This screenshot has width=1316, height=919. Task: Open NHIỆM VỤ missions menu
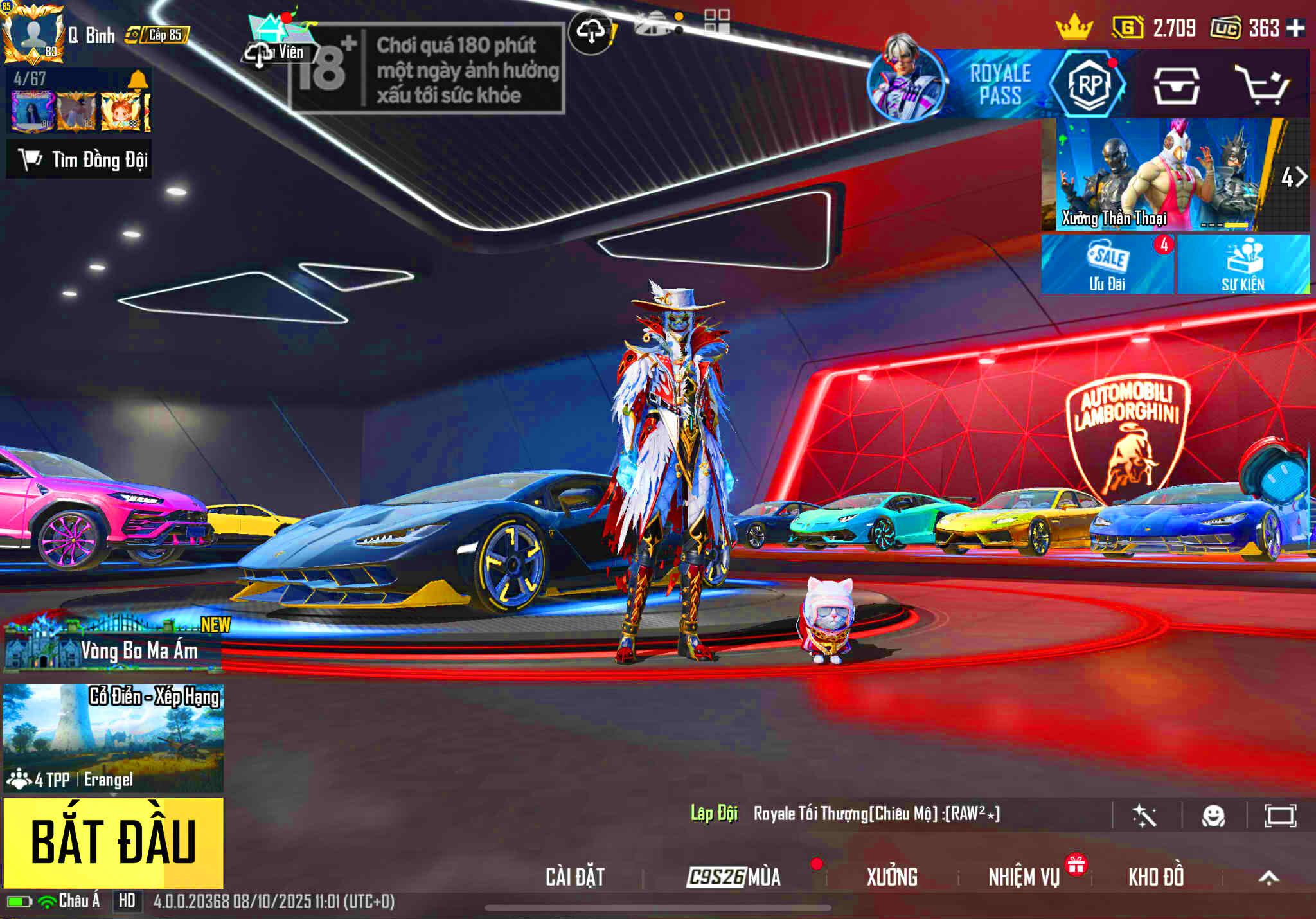click(1024, 877)
